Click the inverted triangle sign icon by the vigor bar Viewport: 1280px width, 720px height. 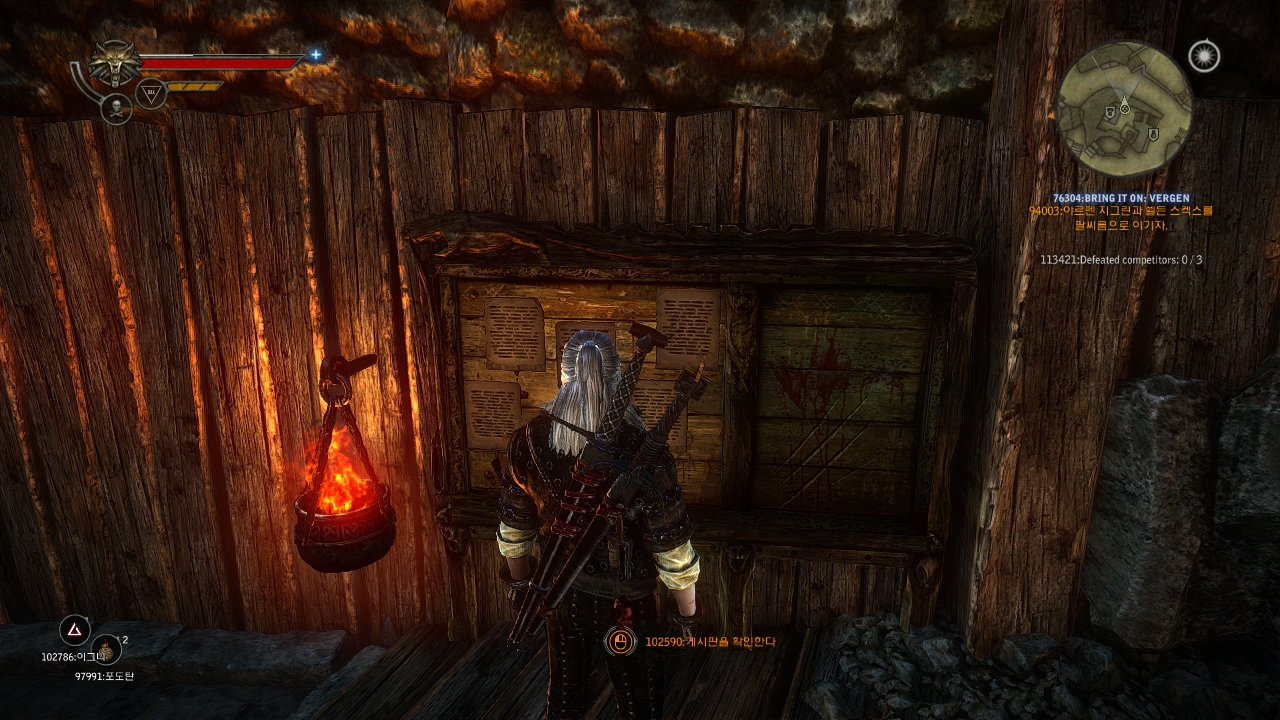(151, 93)
